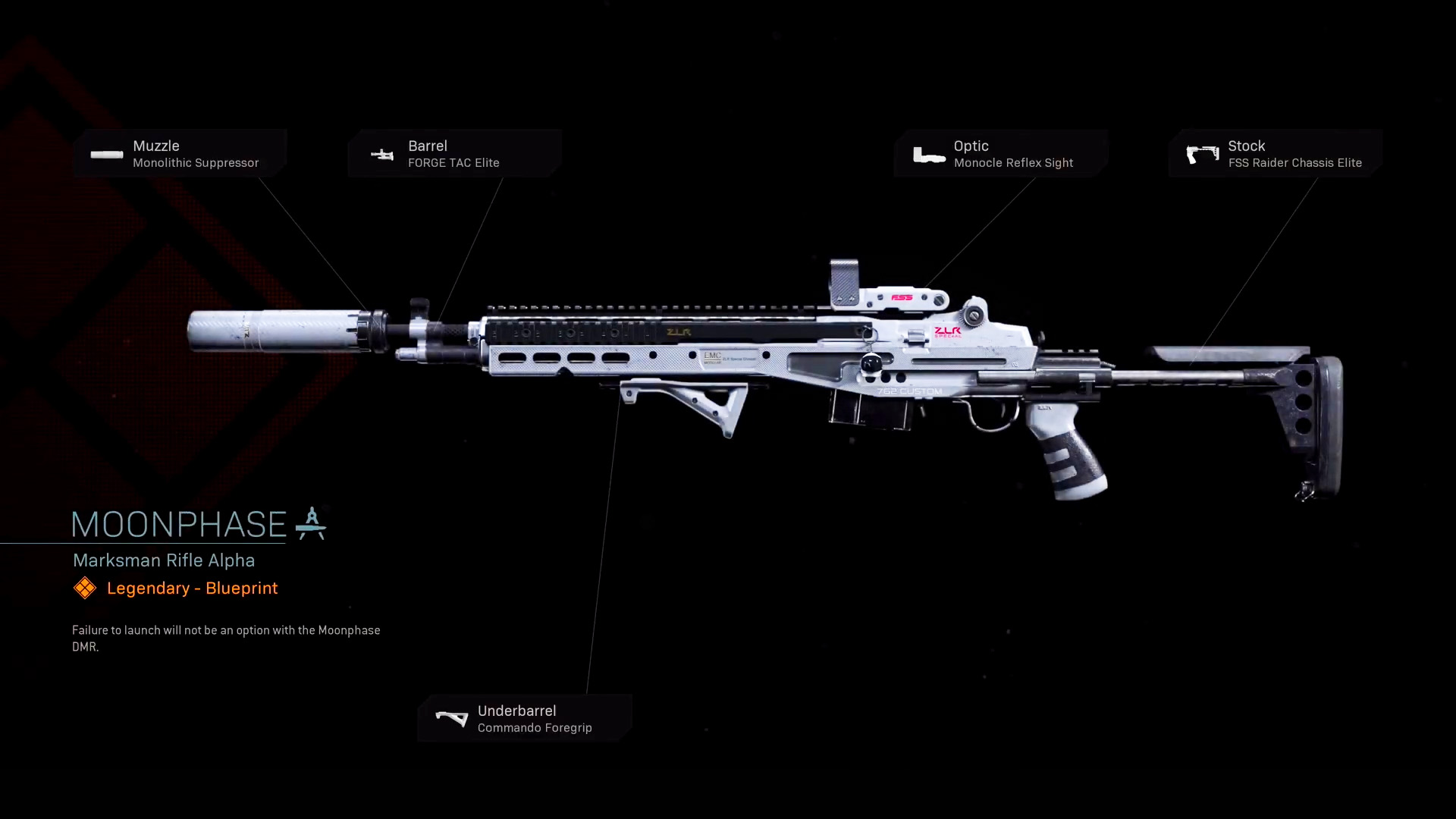
Task: Select the Marksman Rifle Alpha label
Action: [163, 560]
